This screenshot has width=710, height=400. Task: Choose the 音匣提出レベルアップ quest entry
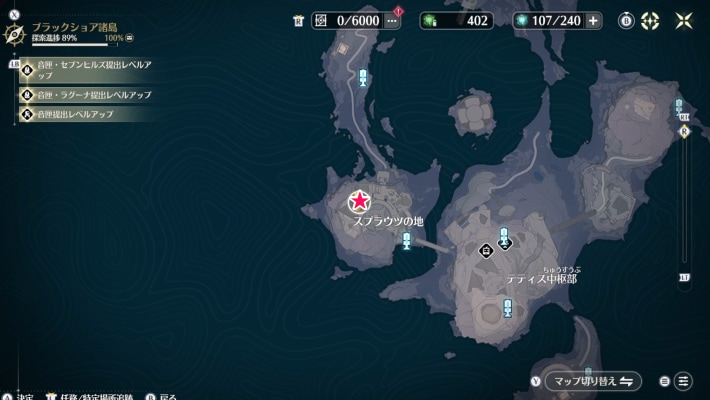pos(75,114)
